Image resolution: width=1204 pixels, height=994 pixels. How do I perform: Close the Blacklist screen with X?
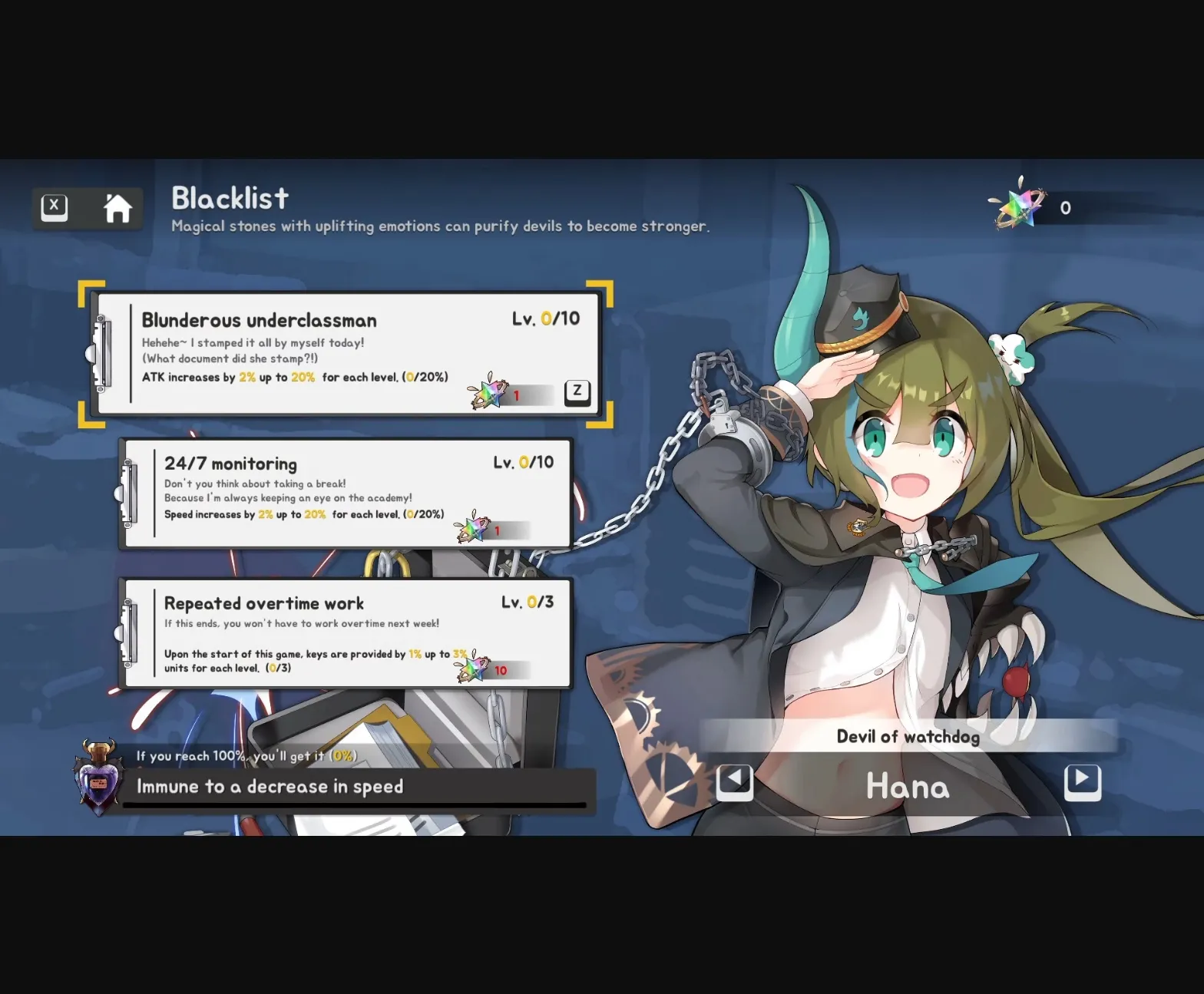(x=53, y=206)
